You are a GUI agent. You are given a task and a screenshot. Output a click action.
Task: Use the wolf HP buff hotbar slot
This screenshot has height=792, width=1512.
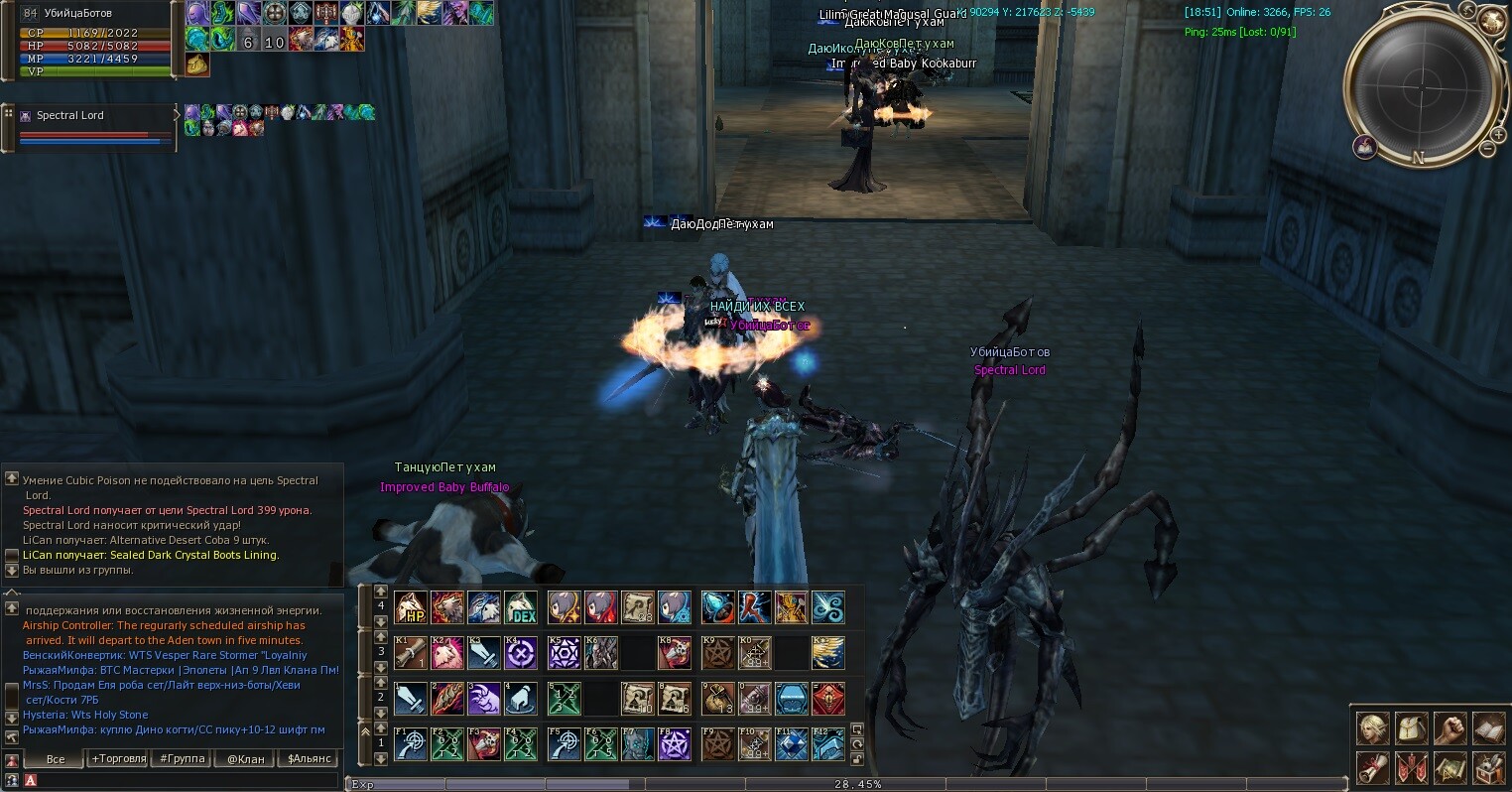click(411, 607)
